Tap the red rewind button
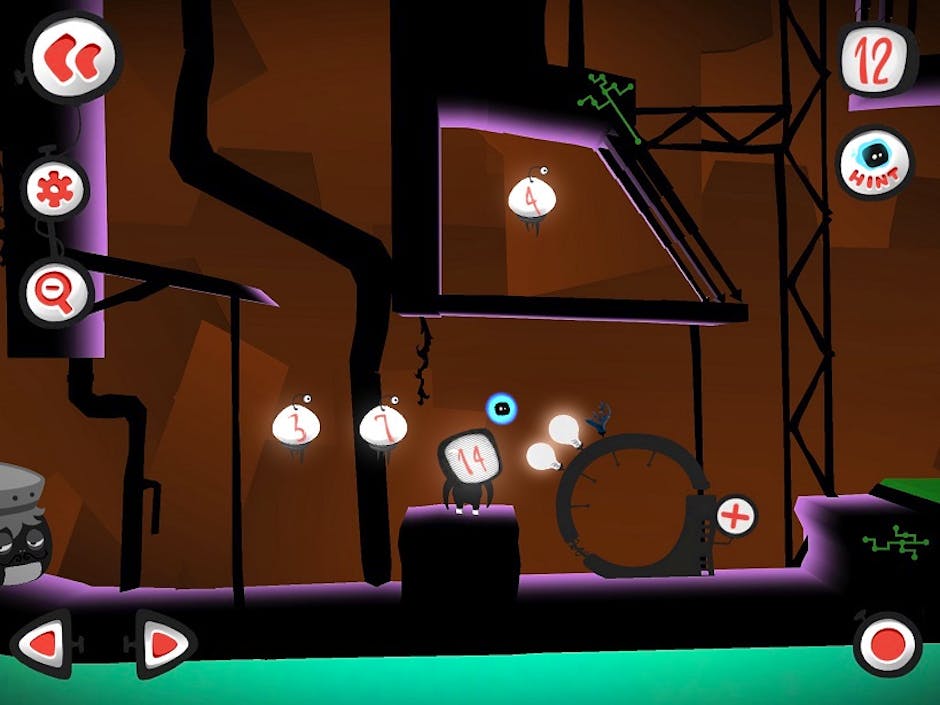Viewport: 940px width, 705px height. (x=72, y=55)
